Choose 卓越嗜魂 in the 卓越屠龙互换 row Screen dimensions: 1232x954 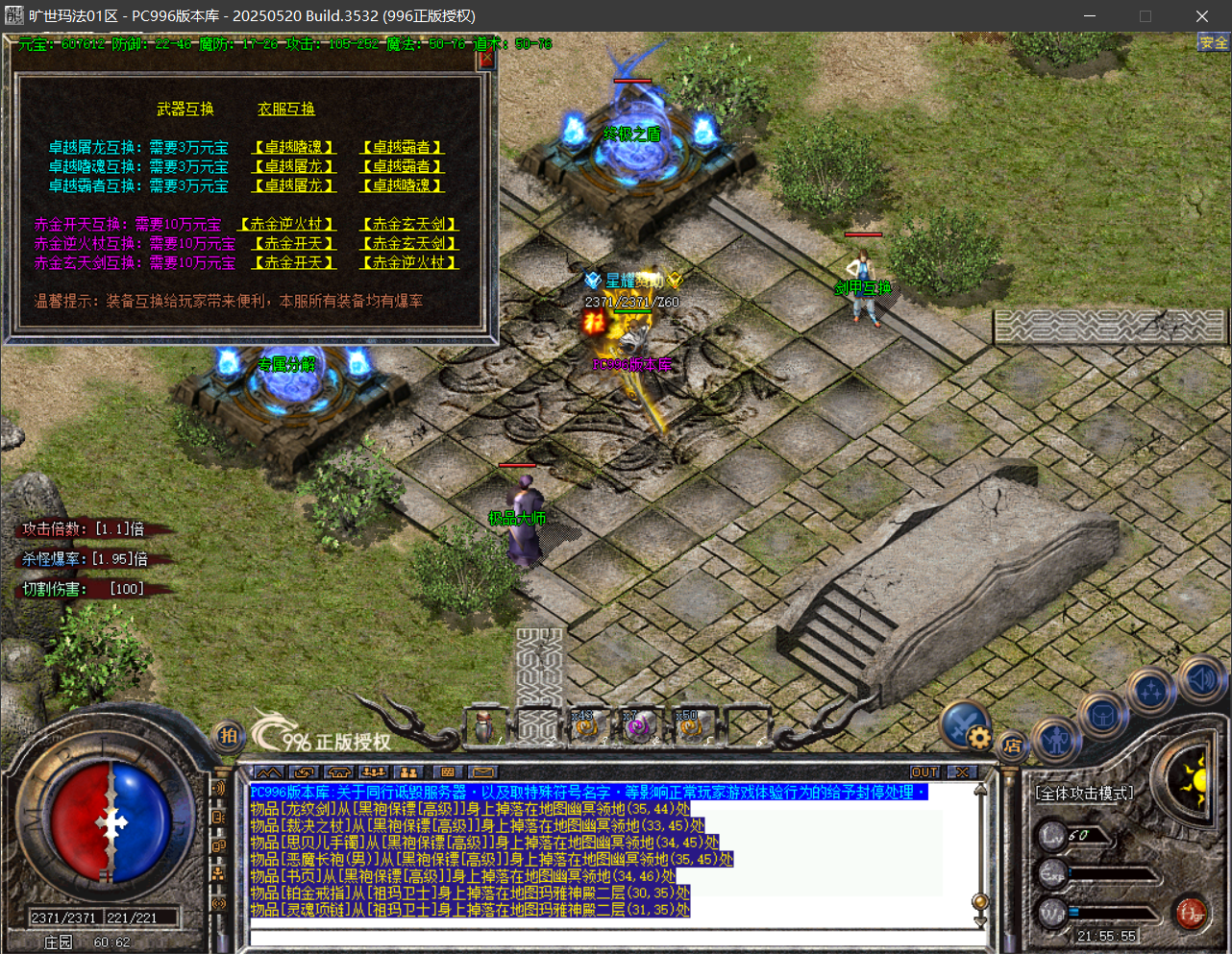(294, 147)
